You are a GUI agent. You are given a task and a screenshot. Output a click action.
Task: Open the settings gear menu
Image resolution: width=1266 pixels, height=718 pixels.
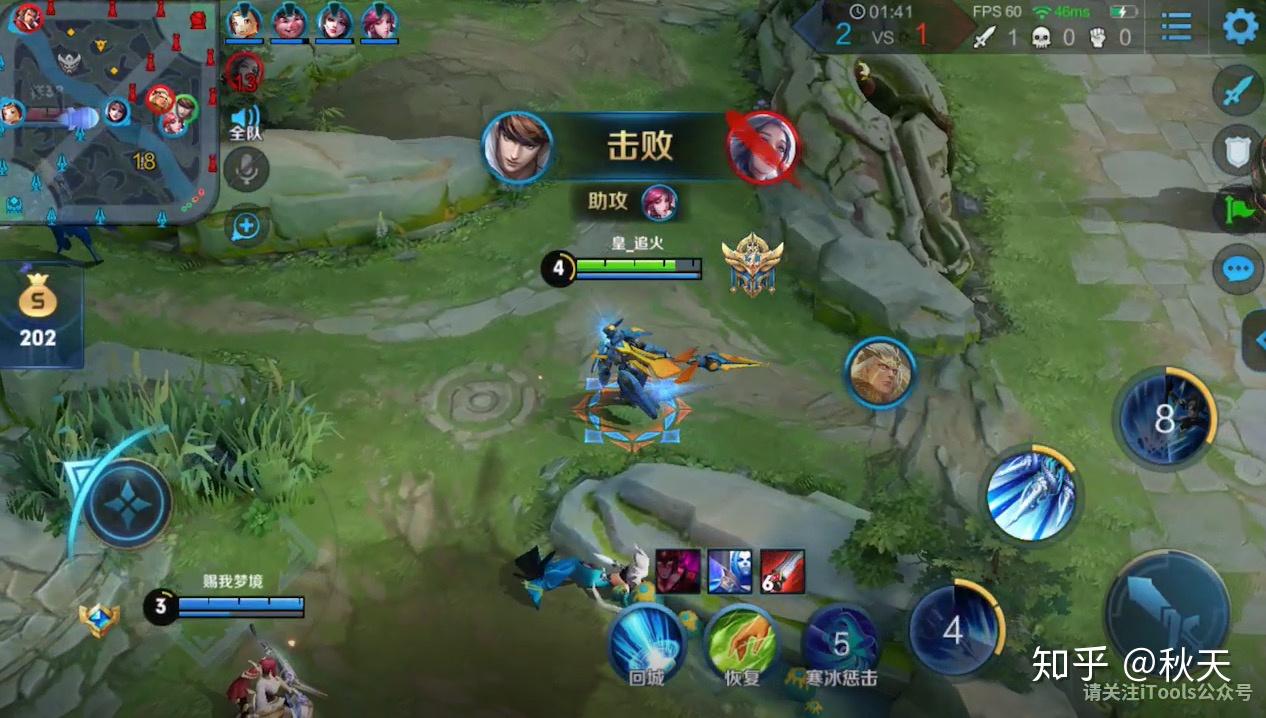click(1240, 26)
